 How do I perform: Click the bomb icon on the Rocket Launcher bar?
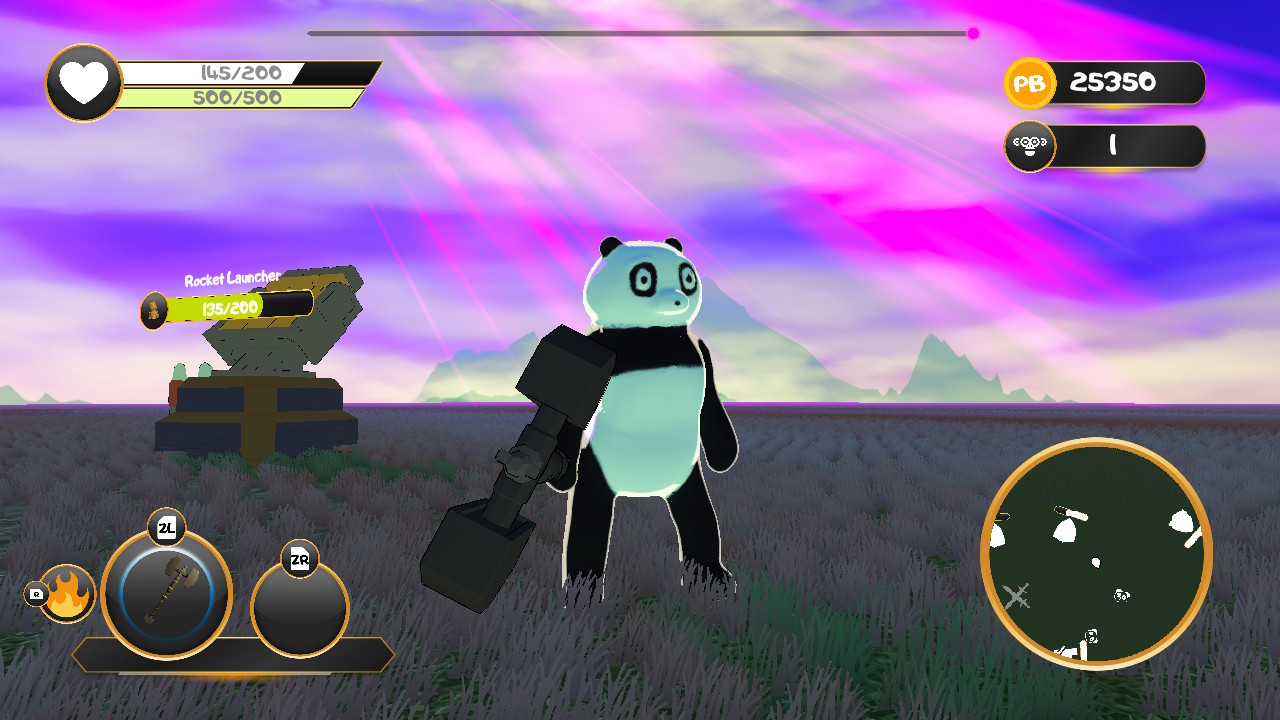154,308
